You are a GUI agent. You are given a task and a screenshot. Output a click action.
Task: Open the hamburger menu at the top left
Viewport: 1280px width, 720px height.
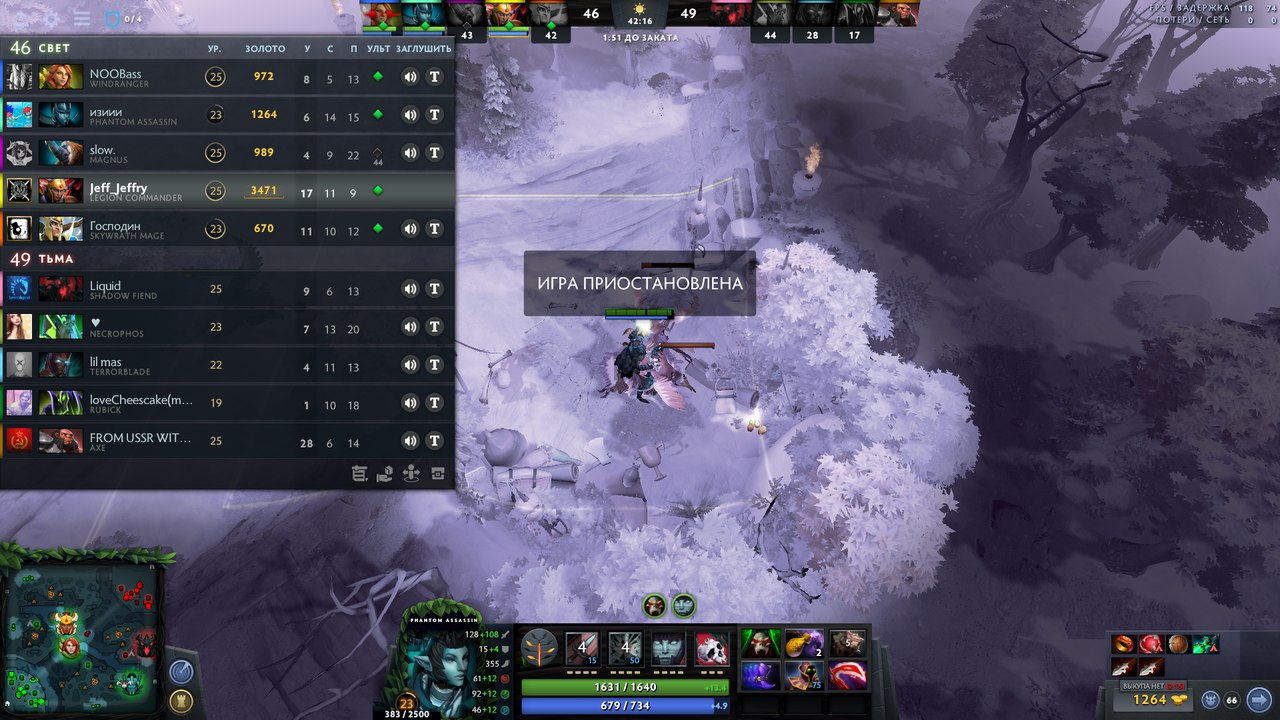coord(81,18)
